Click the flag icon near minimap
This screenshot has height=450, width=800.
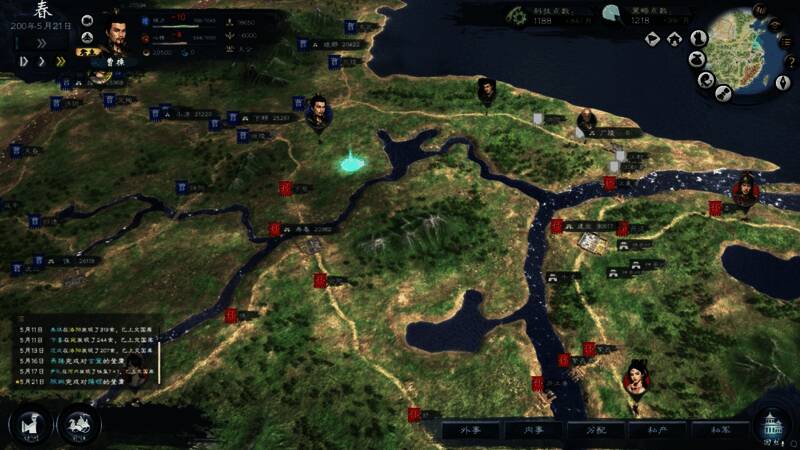point(652,39)
